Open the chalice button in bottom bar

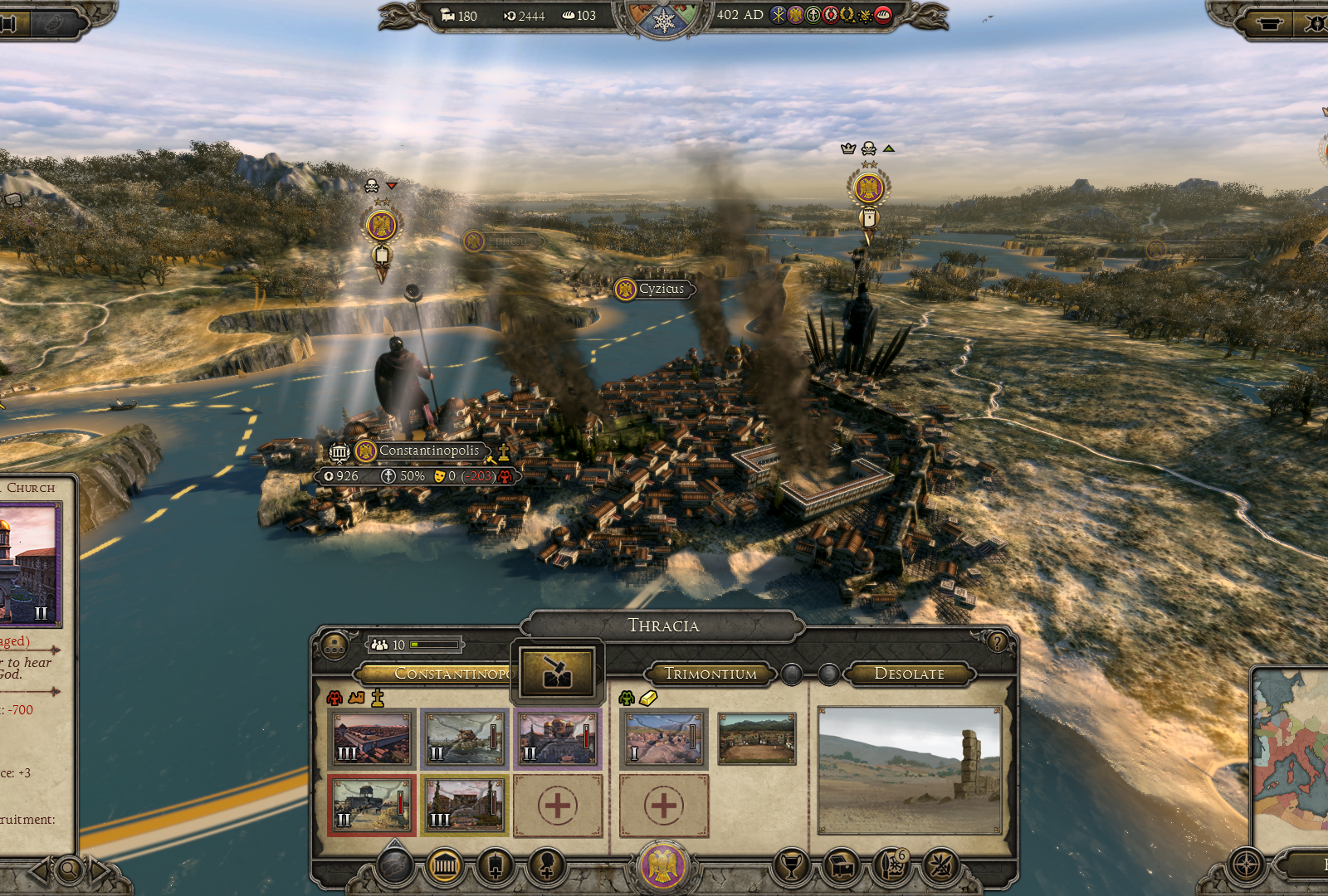[x=791, y=867]
